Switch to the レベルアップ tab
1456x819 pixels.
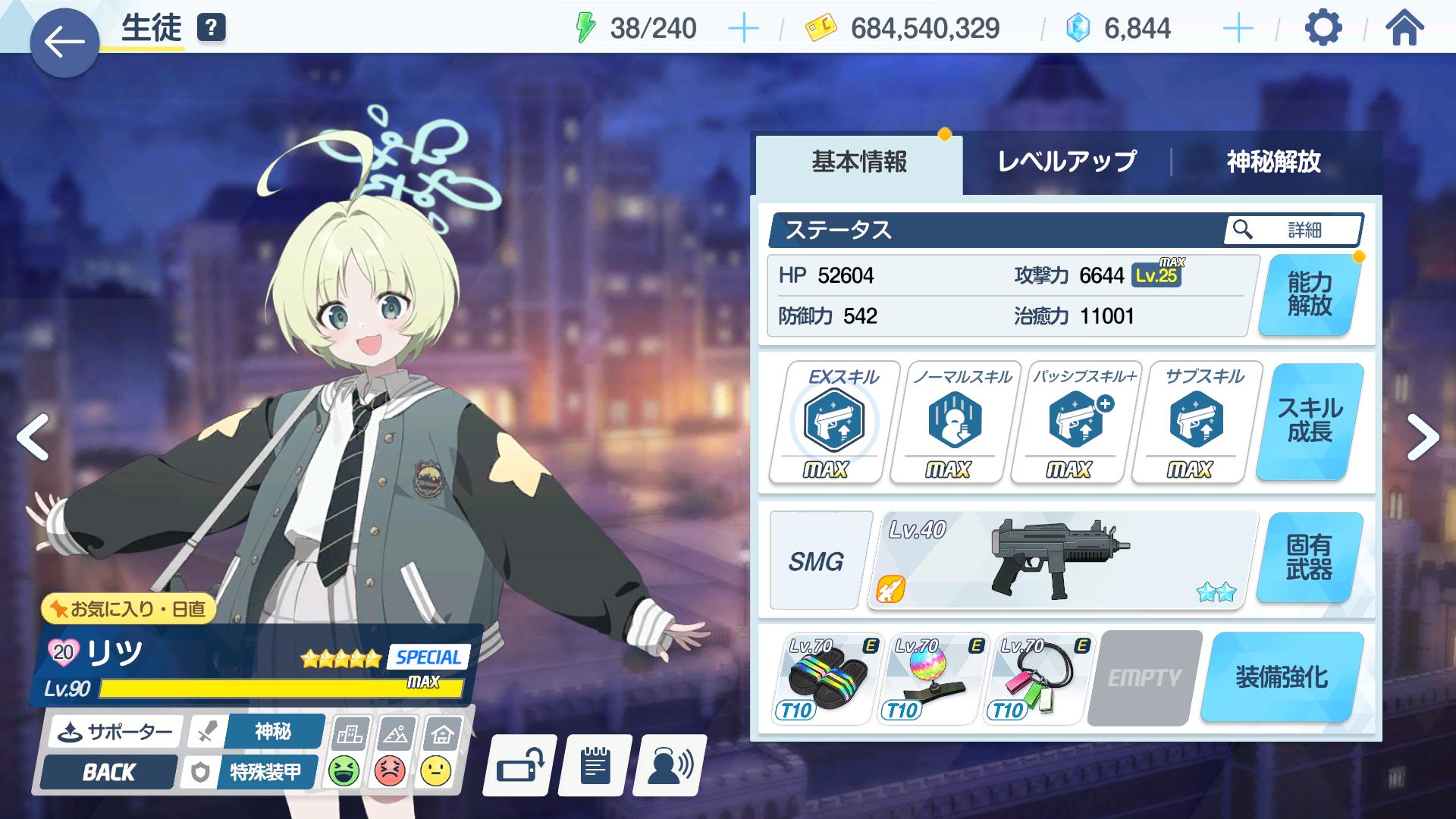(x=1066, y=162)
